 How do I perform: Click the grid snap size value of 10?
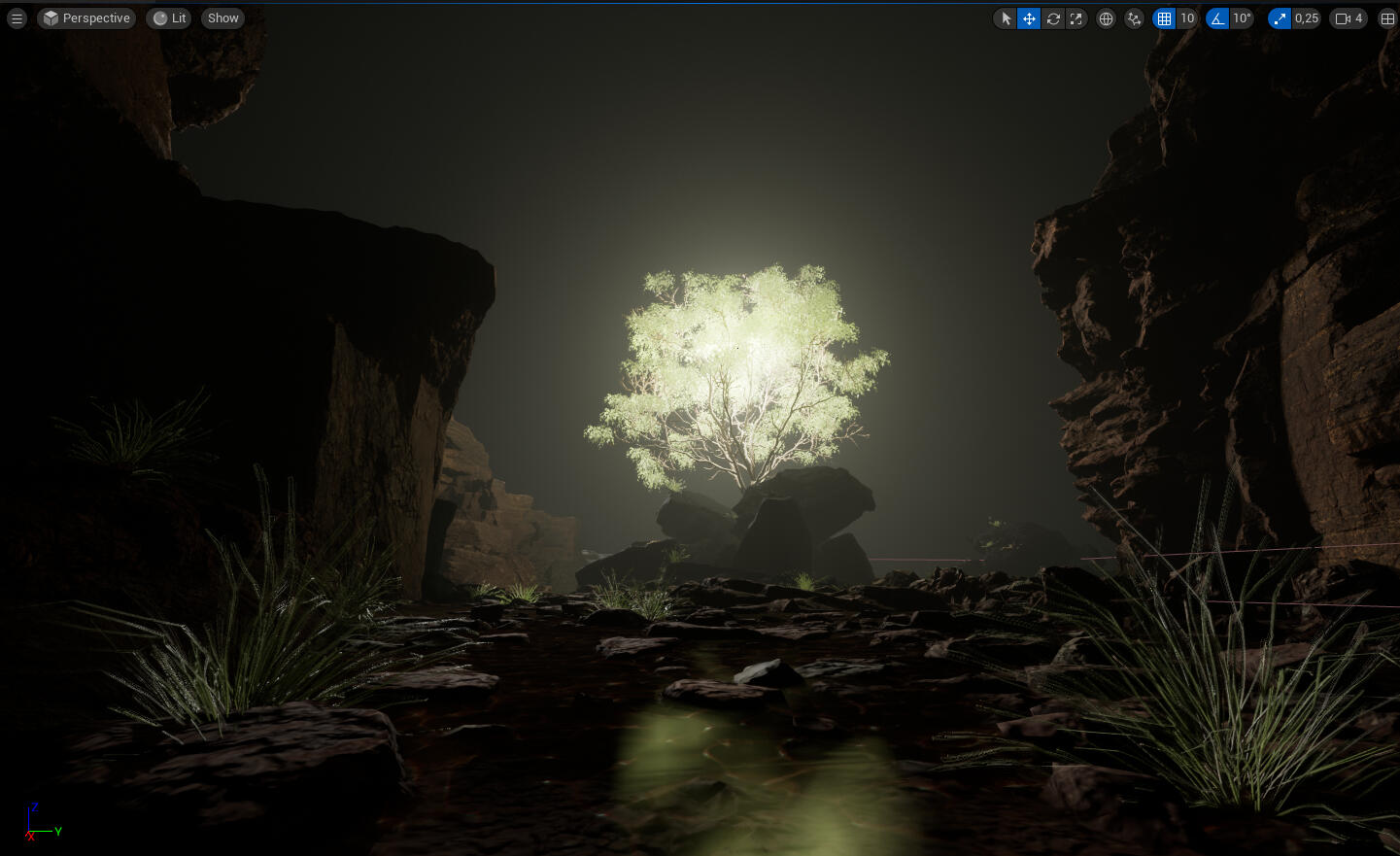pyautogui.click(x=1187, y=18)
